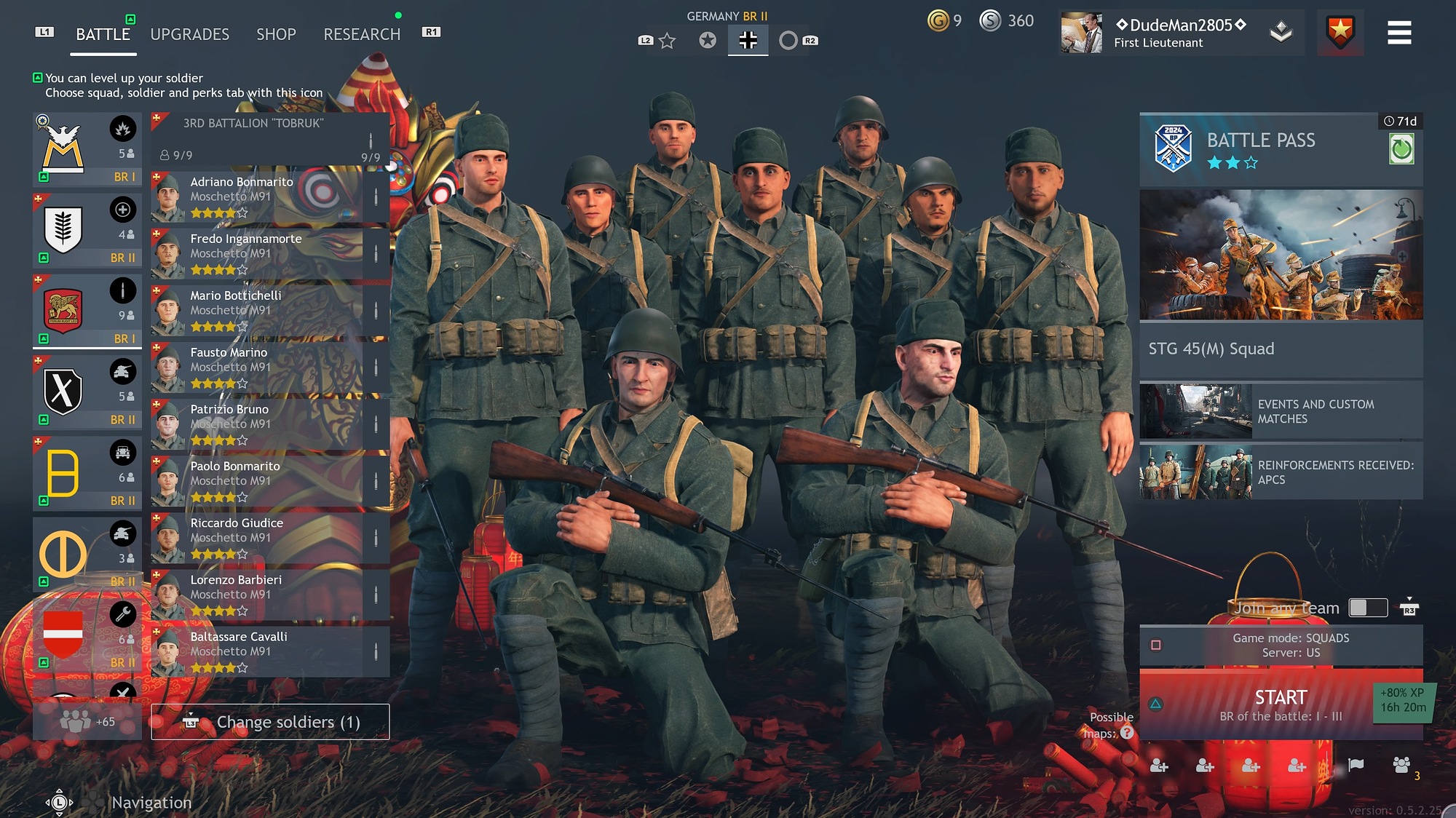
Task: Switch to the RESEARCH tab
Action: pyautogui.click(x=361, y=34)
